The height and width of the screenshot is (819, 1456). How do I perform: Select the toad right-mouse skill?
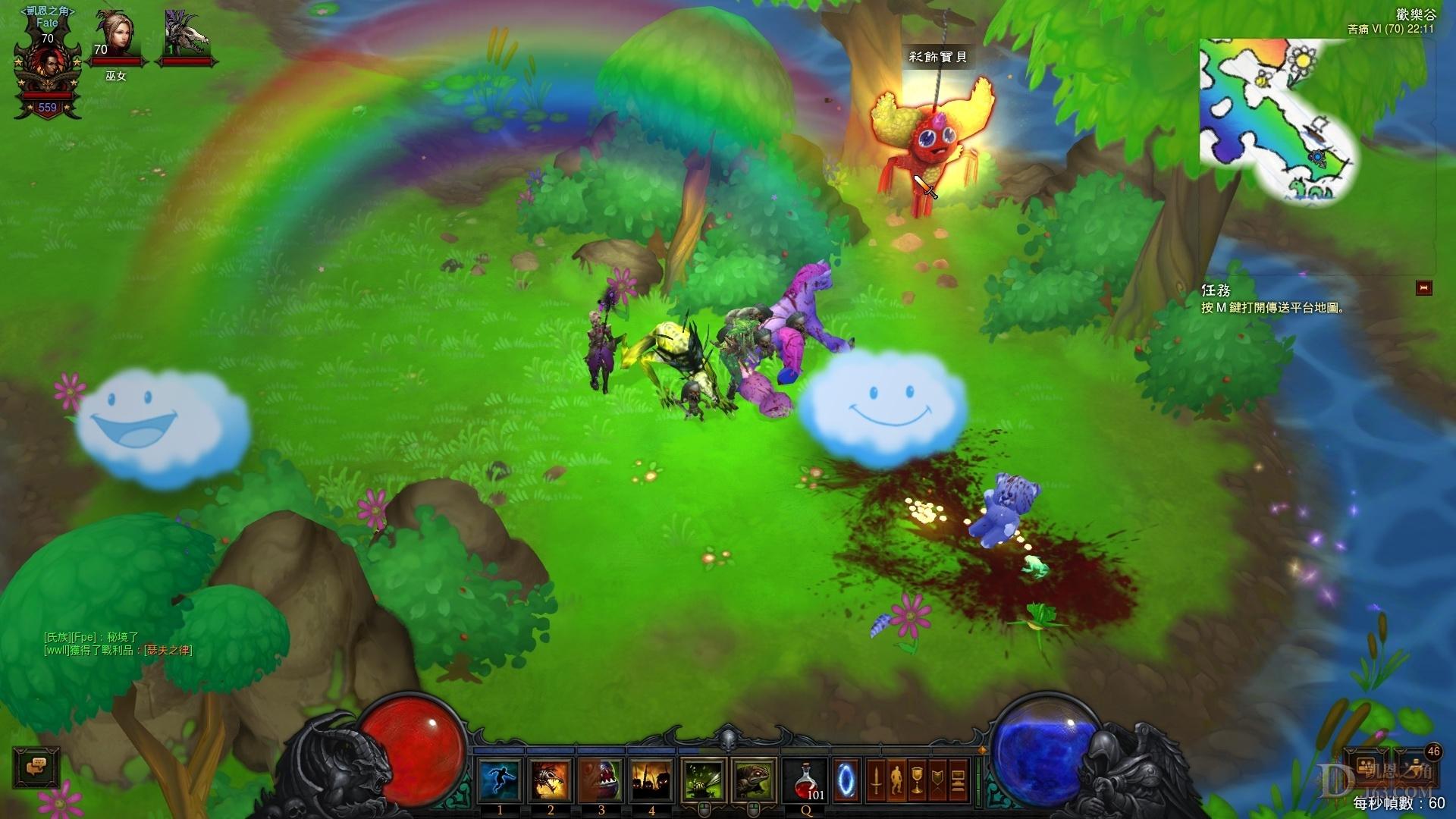click(754, 780)
